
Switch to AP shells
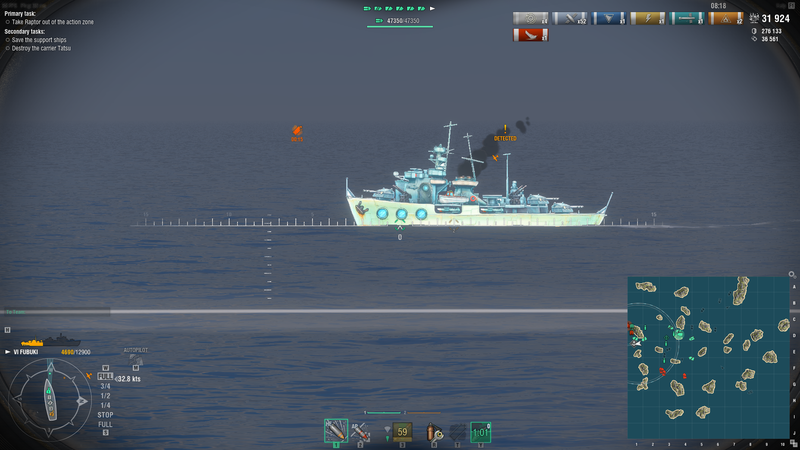click(x=361, y=431)
